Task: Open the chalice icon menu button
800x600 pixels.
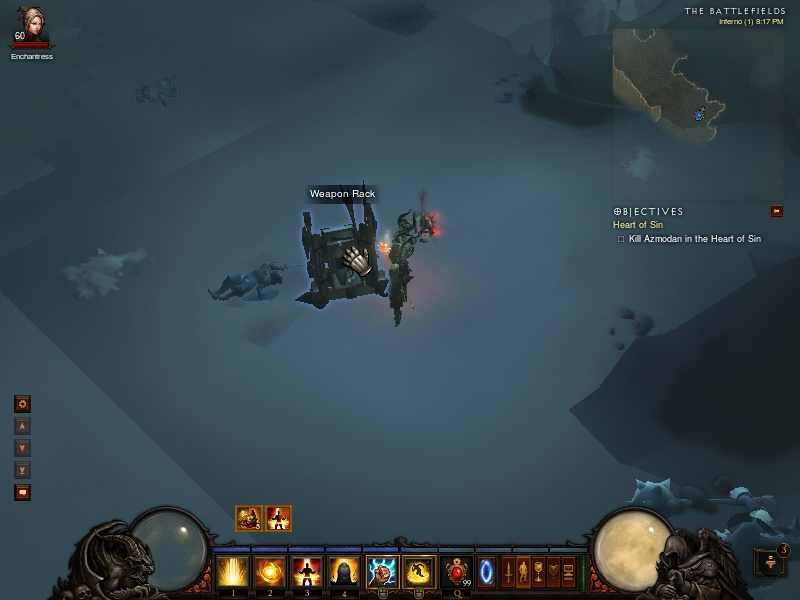Action: (538, 572)
